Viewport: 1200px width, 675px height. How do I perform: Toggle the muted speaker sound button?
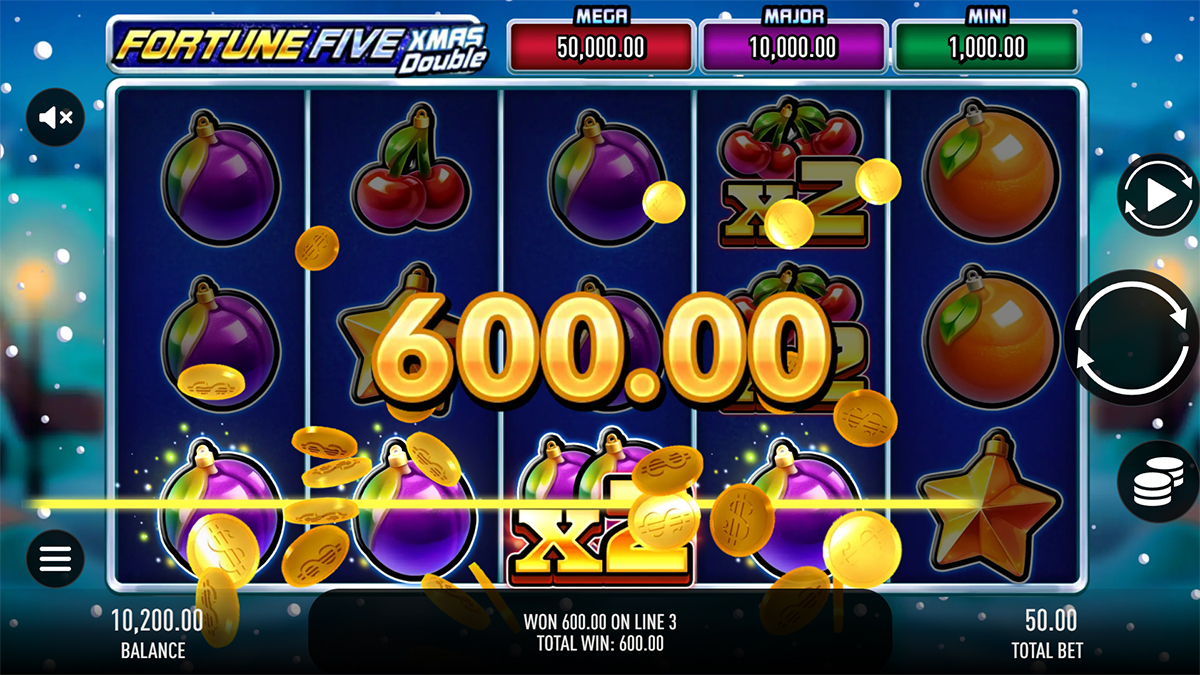tap(55, 118)
